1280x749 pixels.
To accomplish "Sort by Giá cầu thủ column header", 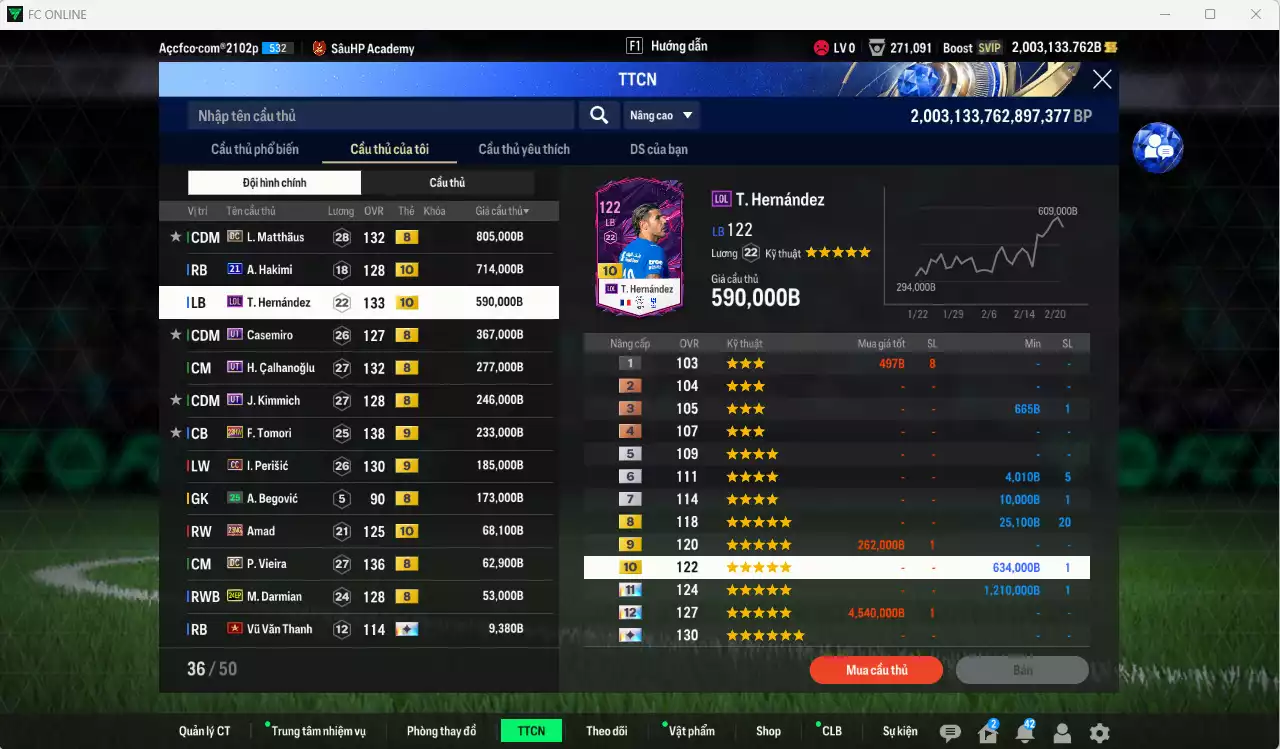I will 502,211.
